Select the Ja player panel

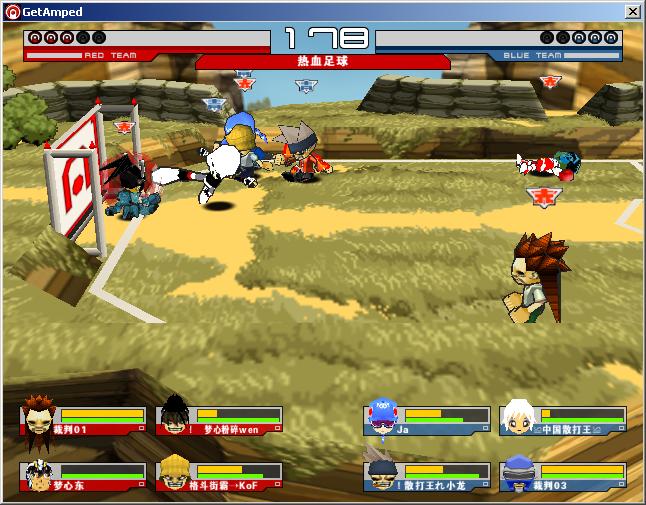(427, 420)
